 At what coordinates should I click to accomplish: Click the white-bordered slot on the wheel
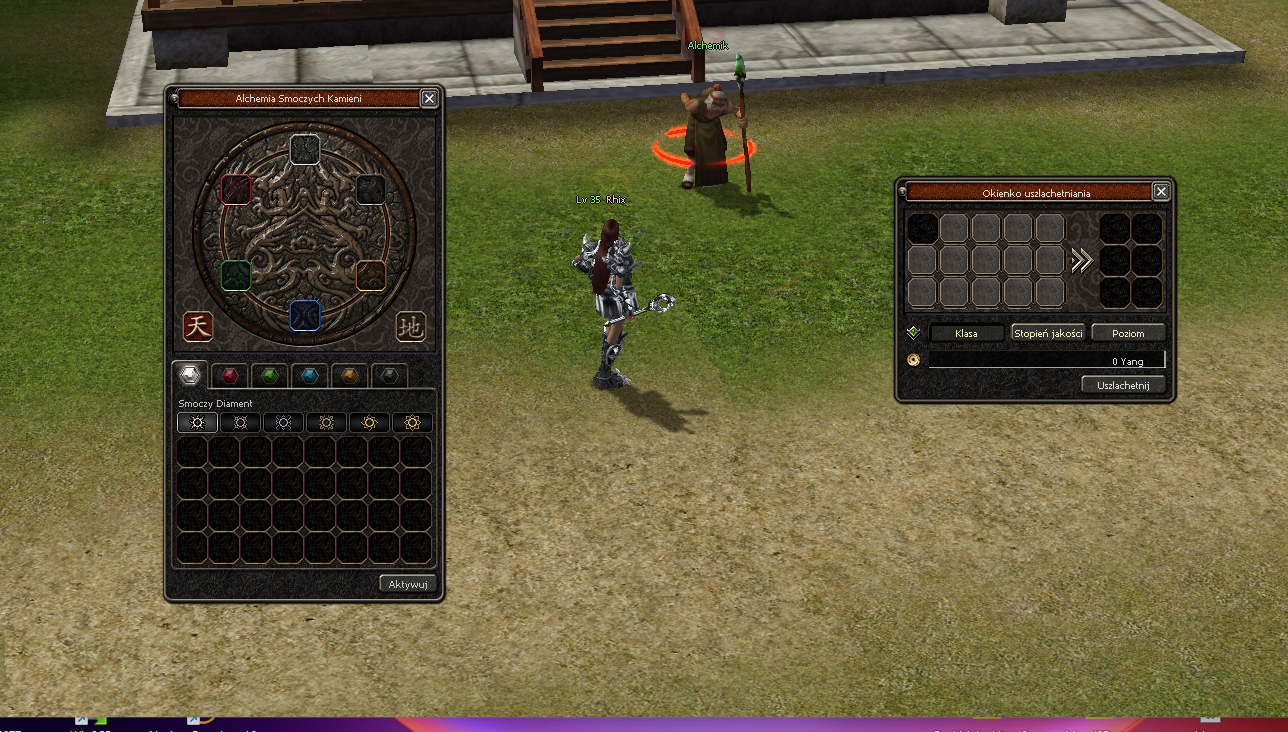(305, 149)
